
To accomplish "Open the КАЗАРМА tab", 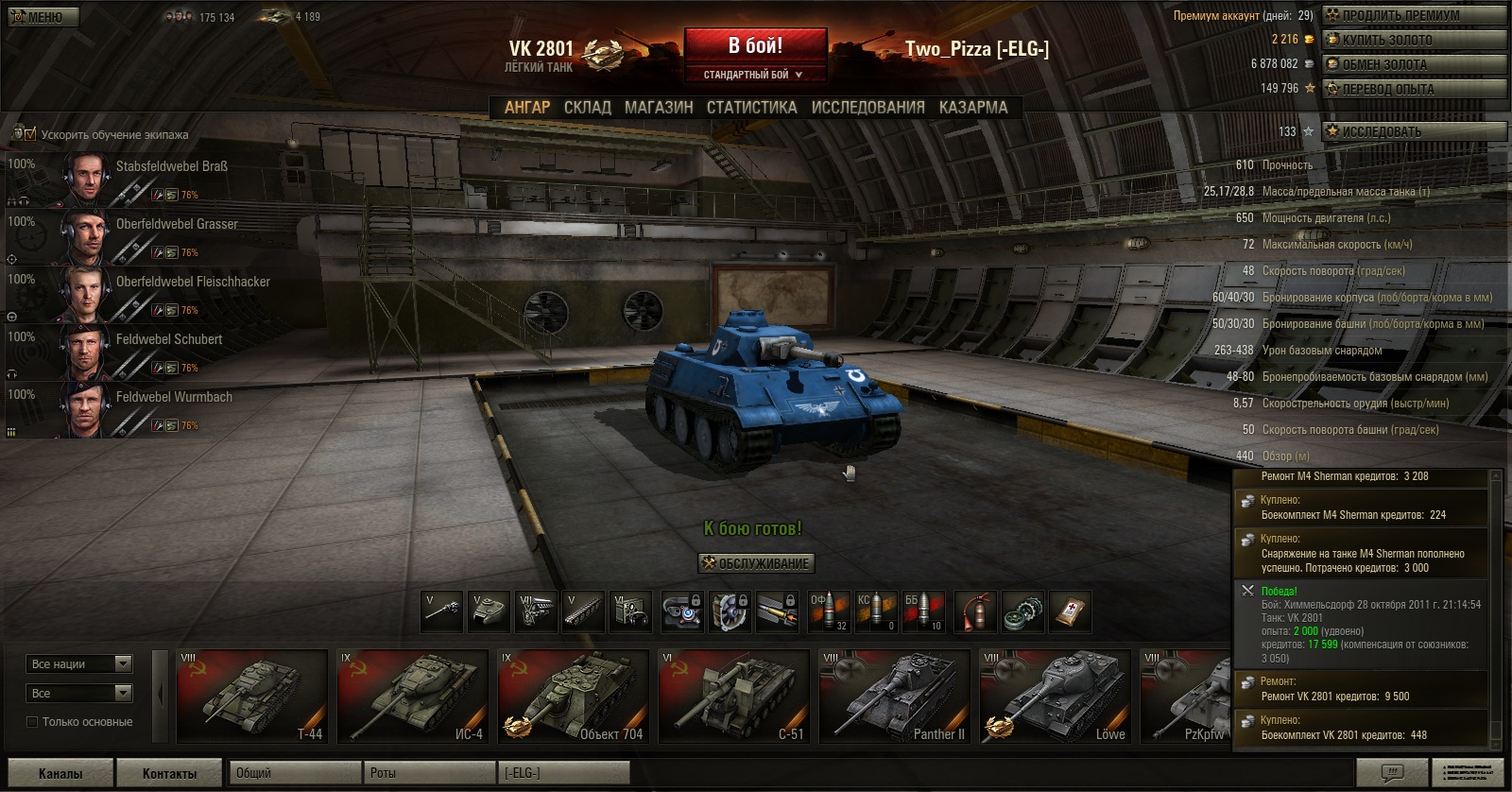I will 972,108.
